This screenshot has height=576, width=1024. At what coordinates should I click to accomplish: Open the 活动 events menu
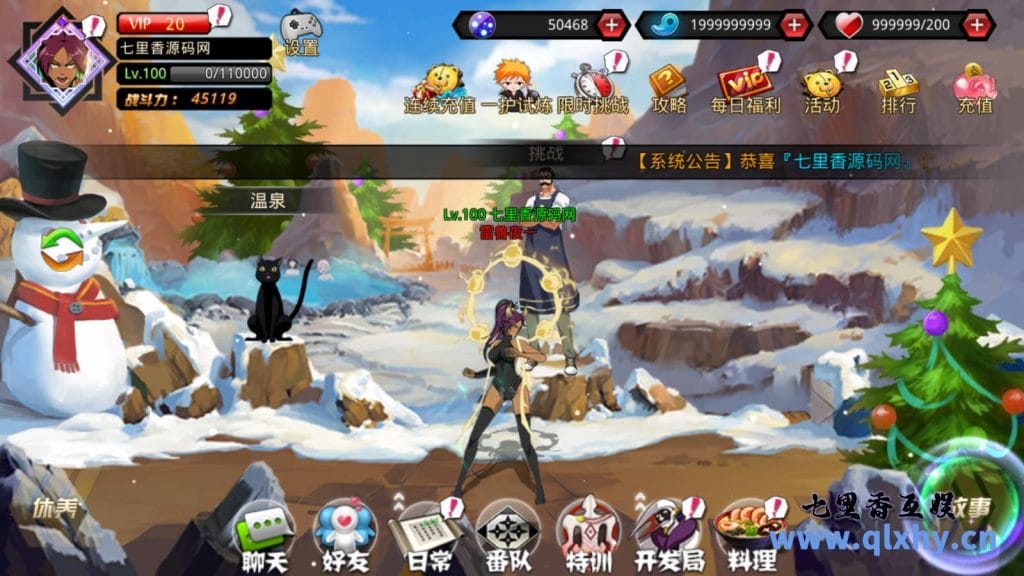pos(822,87)
